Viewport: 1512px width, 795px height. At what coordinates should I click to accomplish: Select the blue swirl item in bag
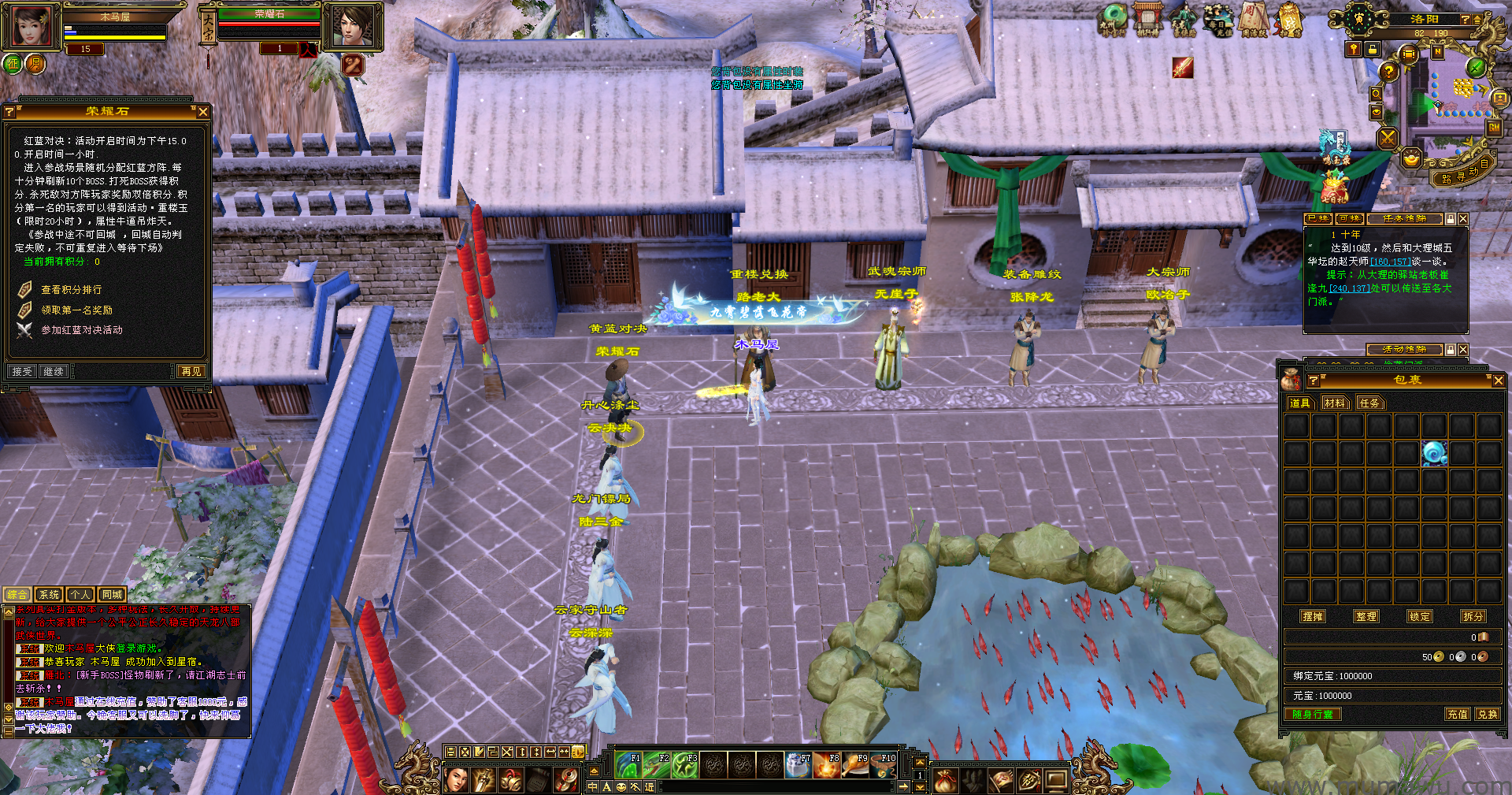click(1434, 453)
